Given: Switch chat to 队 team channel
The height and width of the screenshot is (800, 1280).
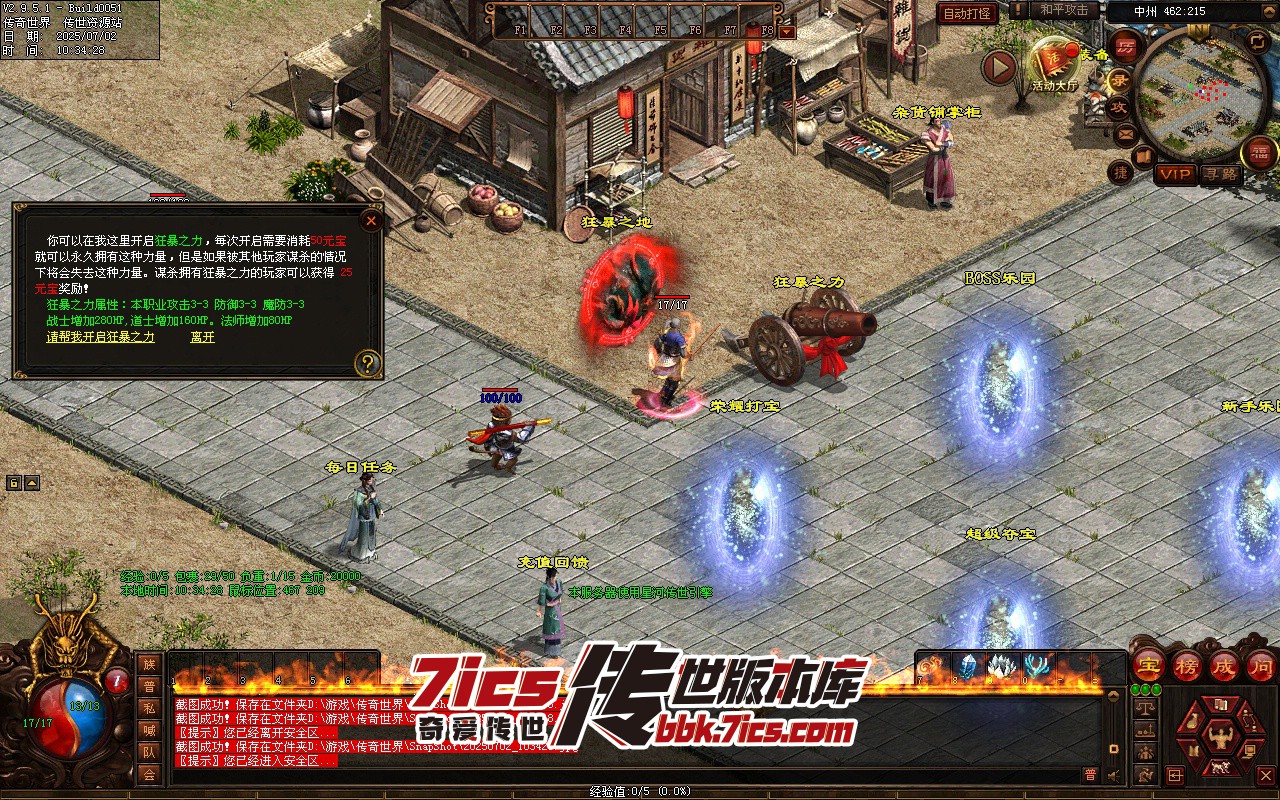Looking at the screenshot, I should [149, 752].
